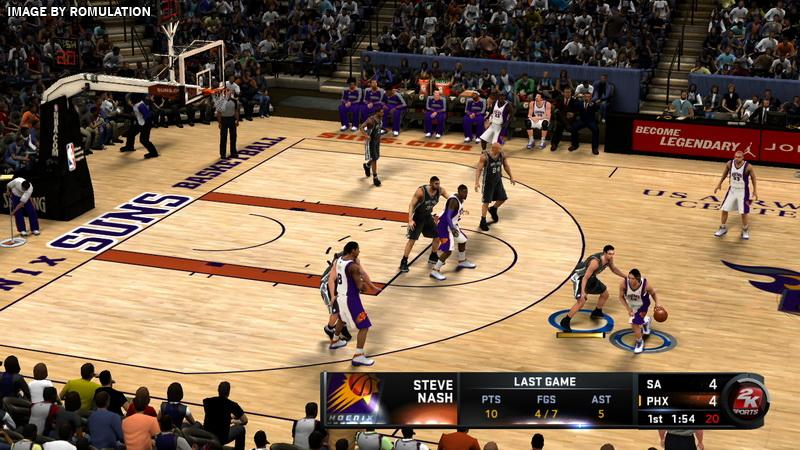Select the Steve Nash name plate
The image size is (800, 450).
tap(432, 392)
